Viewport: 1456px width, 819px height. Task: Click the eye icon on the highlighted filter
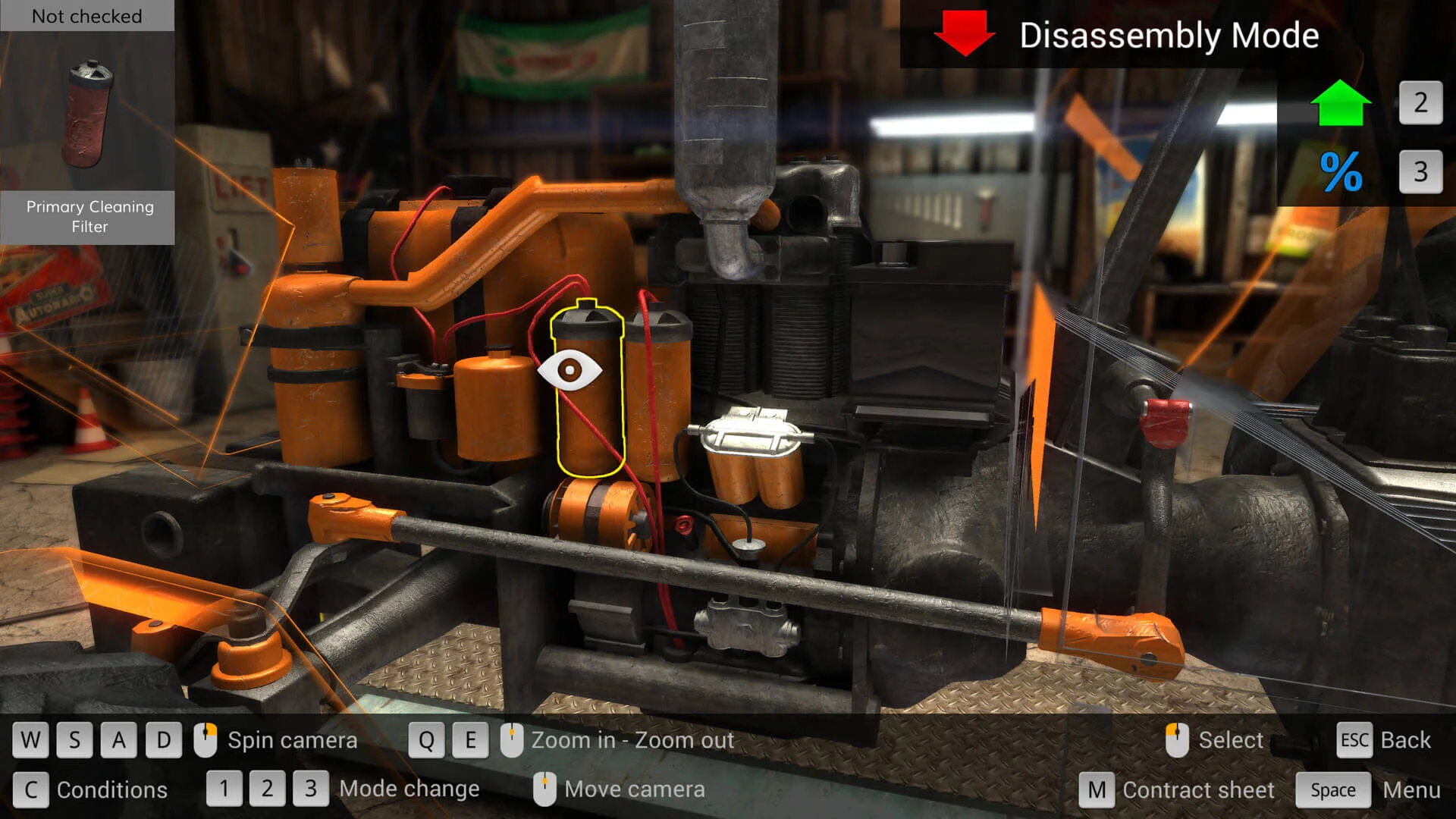pos(570,370)
